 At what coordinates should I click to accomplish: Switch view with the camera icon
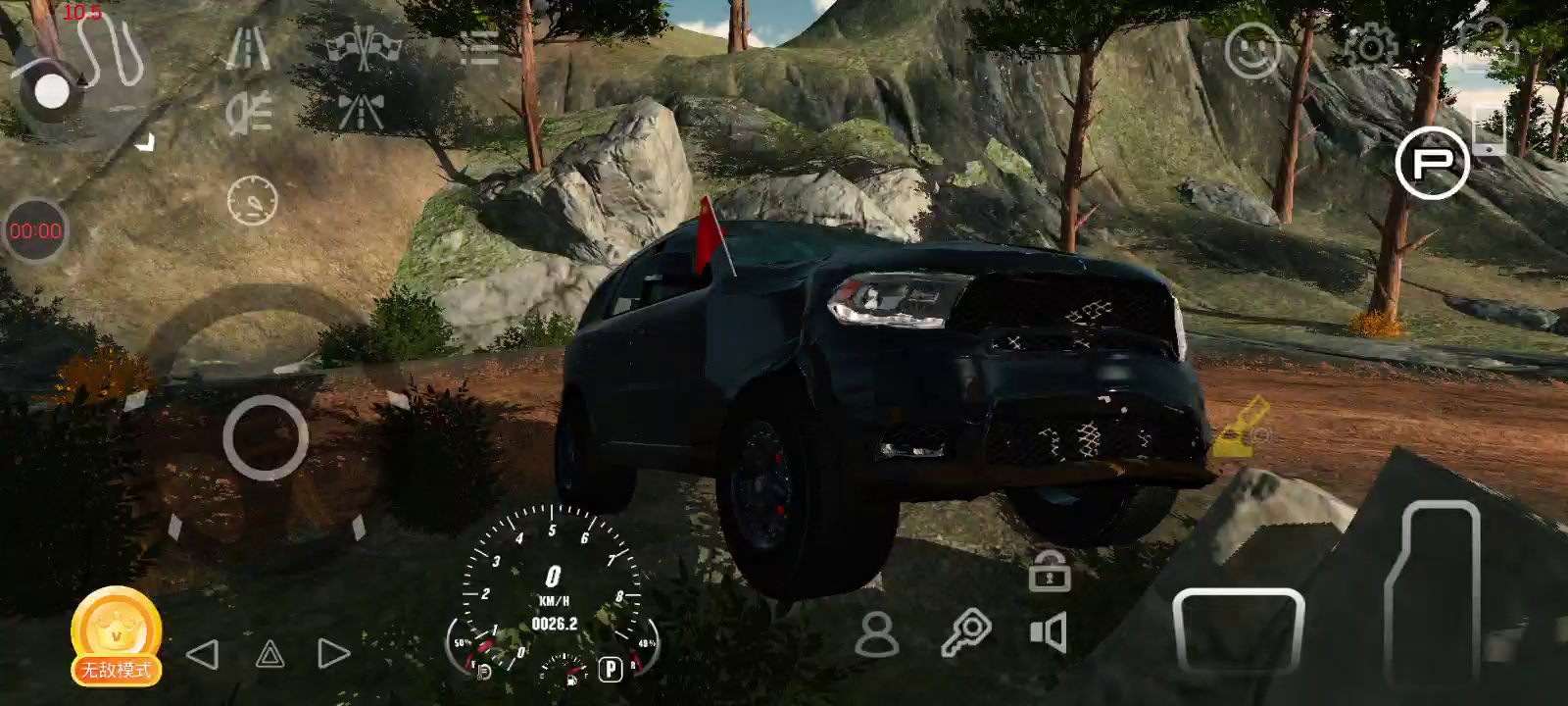(x=1488, y=44)
